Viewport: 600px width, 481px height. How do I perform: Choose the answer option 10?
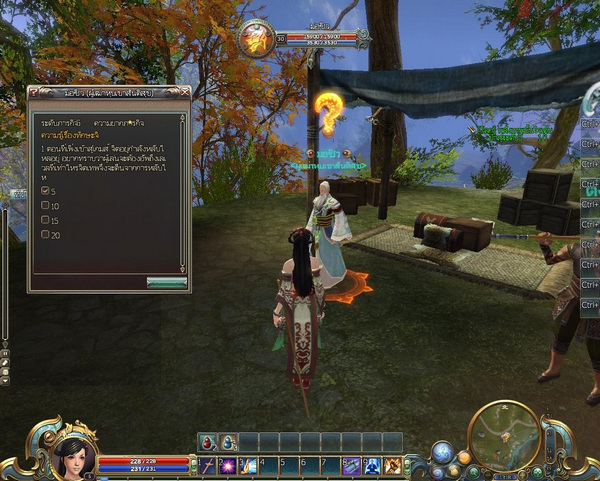tap(44, 205)
